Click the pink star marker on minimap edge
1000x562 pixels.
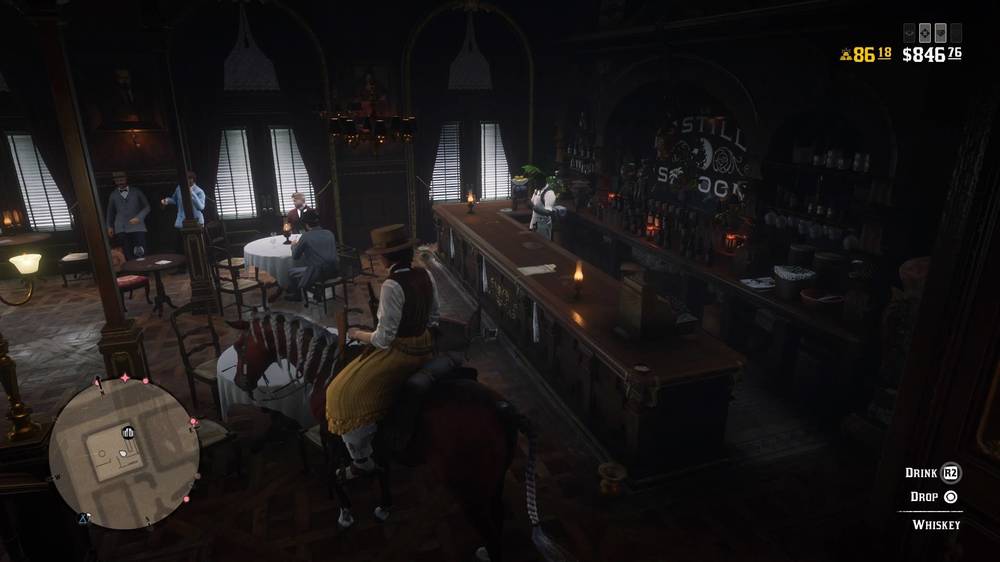(125, 378)
